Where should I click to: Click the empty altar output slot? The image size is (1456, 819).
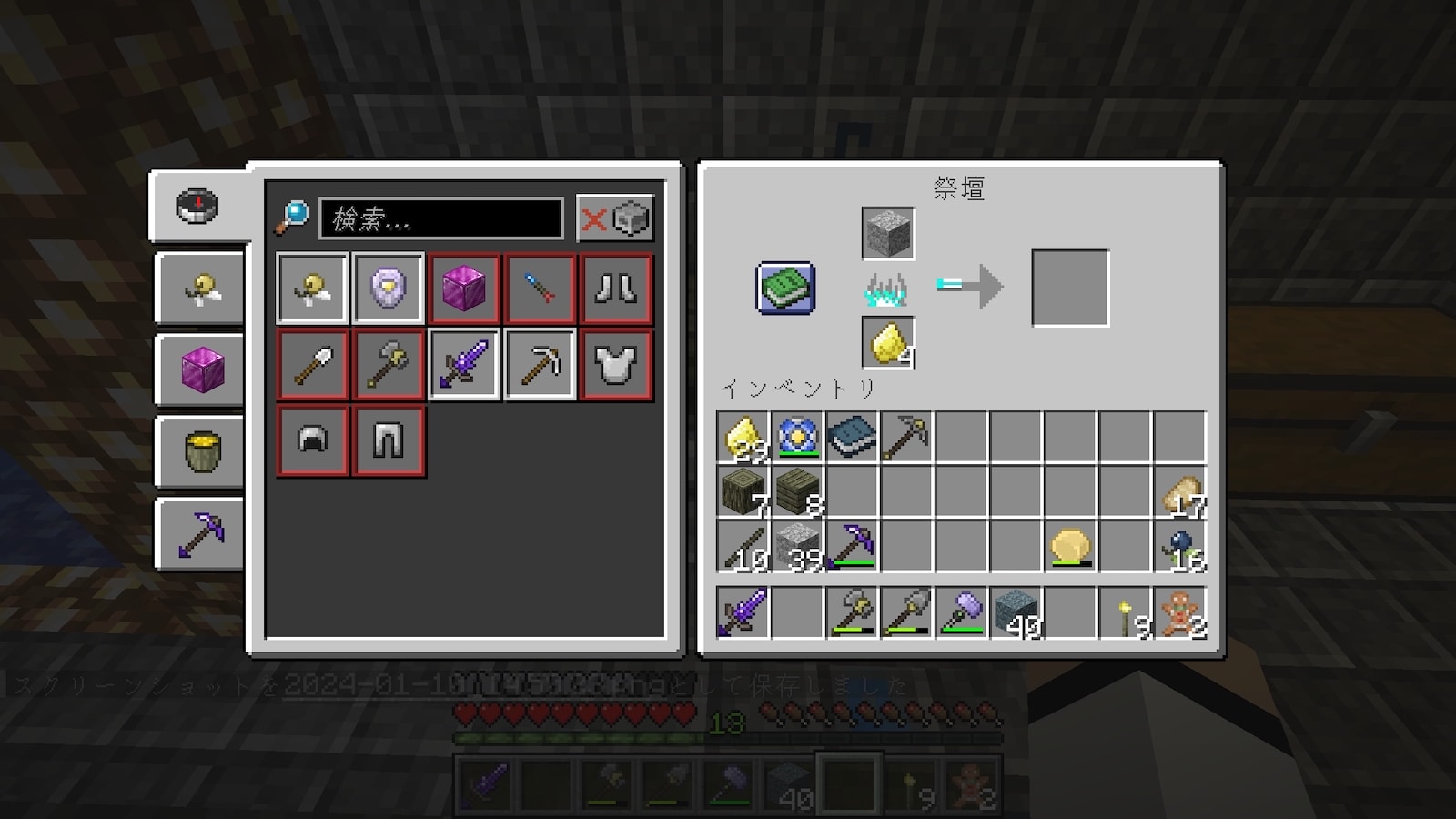pyautogui.click(x=1070, y=288)
